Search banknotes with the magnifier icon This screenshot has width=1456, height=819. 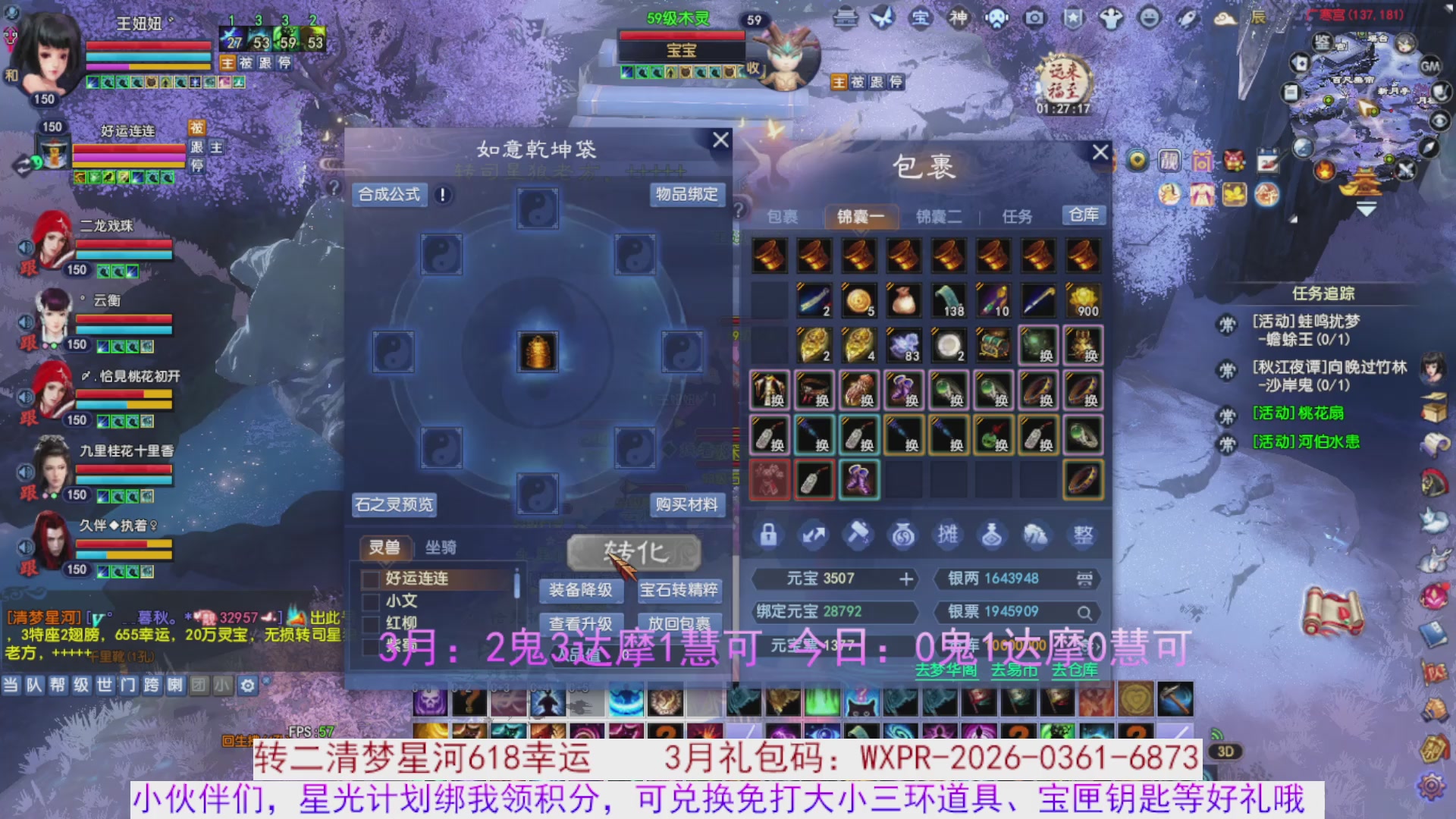click(x=1086, y=612)
